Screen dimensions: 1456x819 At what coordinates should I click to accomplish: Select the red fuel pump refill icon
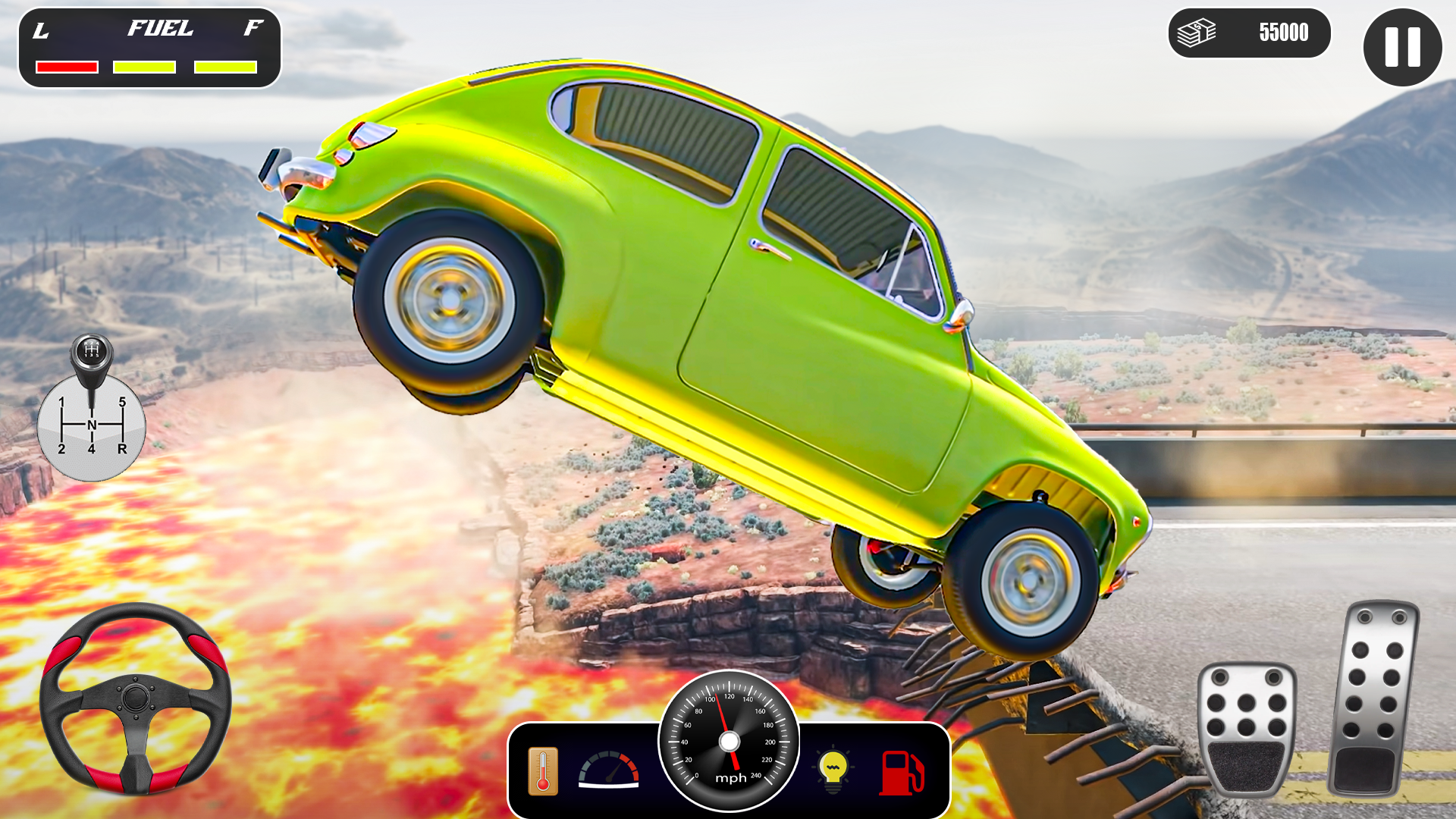click(902, 773)
